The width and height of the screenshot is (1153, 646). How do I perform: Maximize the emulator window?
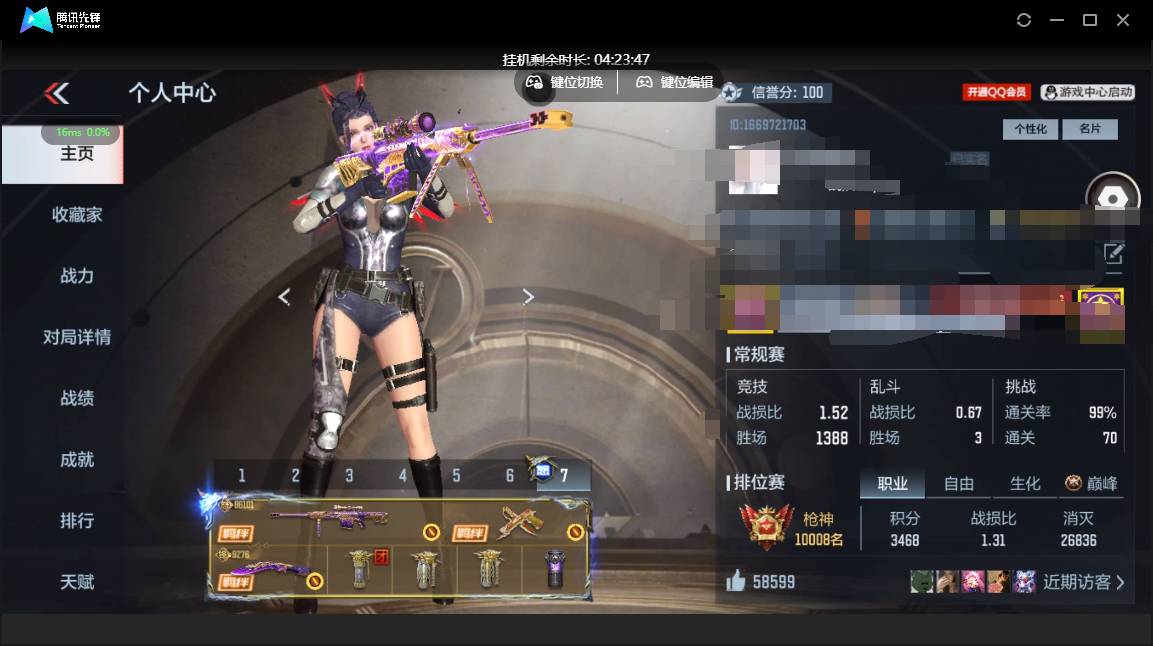pos(1090,20)
